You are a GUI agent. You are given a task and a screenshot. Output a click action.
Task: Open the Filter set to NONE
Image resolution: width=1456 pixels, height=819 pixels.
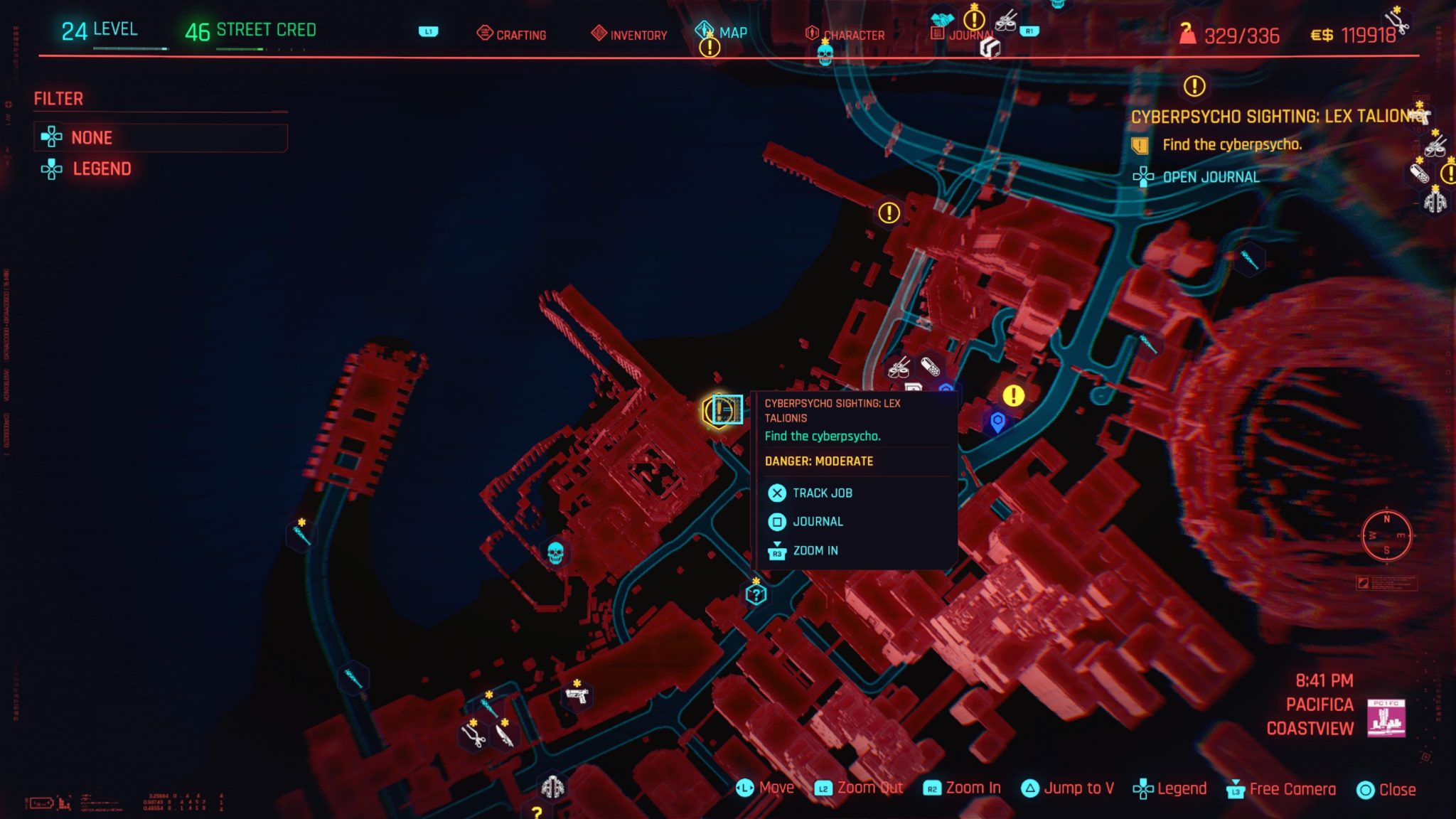[x=92, y=137]
